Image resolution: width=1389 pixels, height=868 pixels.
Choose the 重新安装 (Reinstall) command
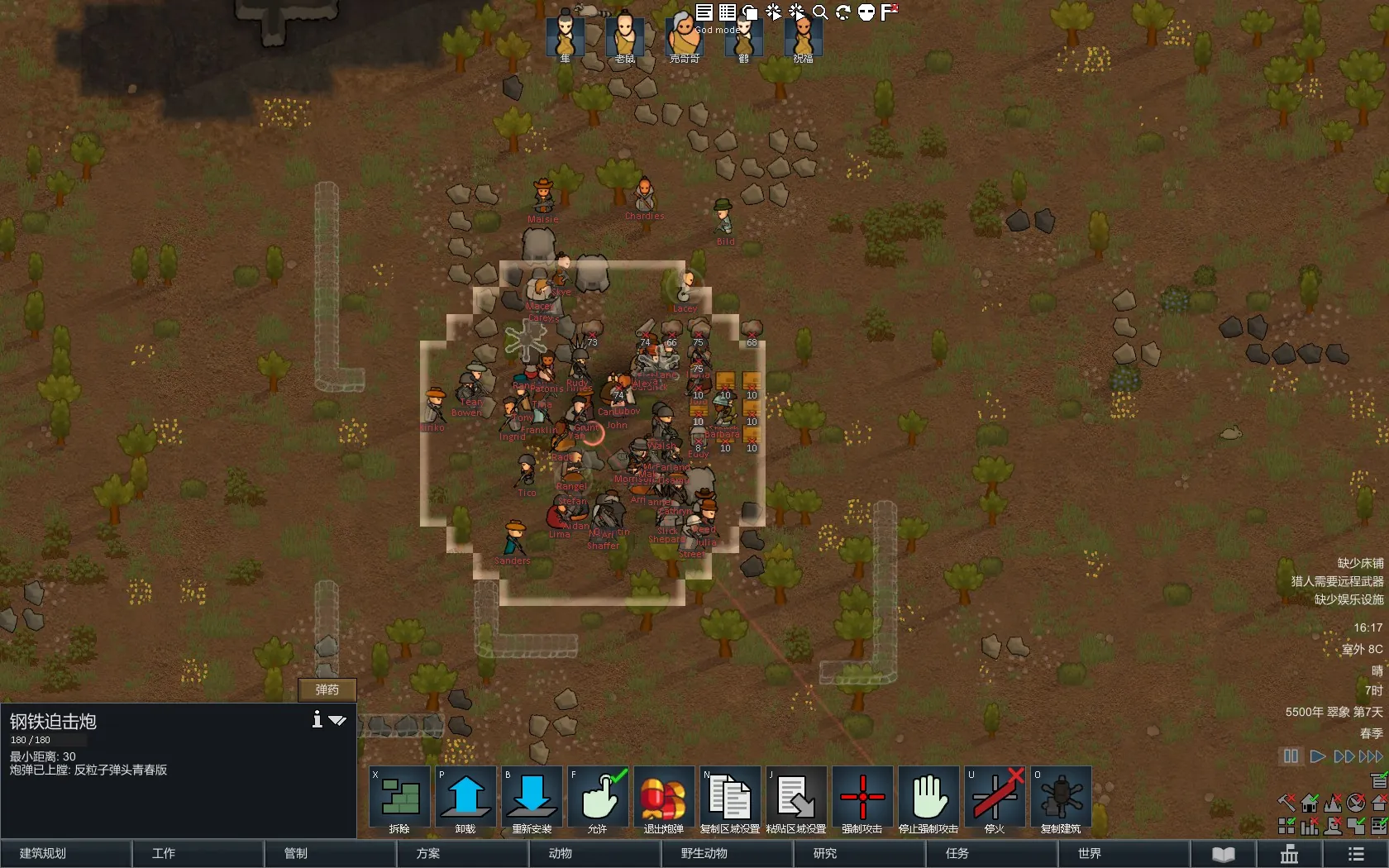pyautogui.click(x=532, y=797)
